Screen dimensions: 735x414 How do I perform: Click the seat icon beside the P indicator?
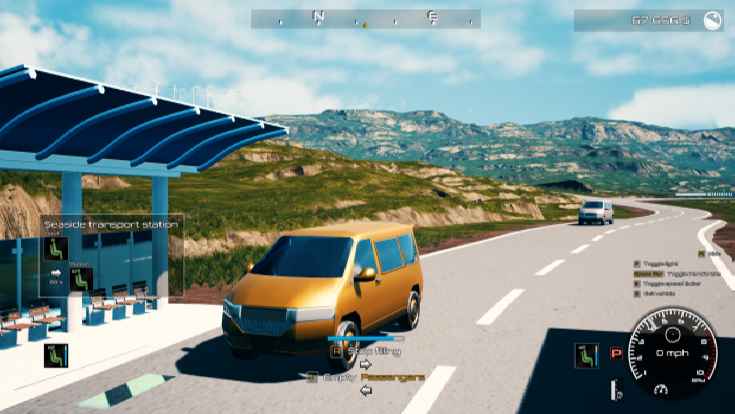click(587, 355)
